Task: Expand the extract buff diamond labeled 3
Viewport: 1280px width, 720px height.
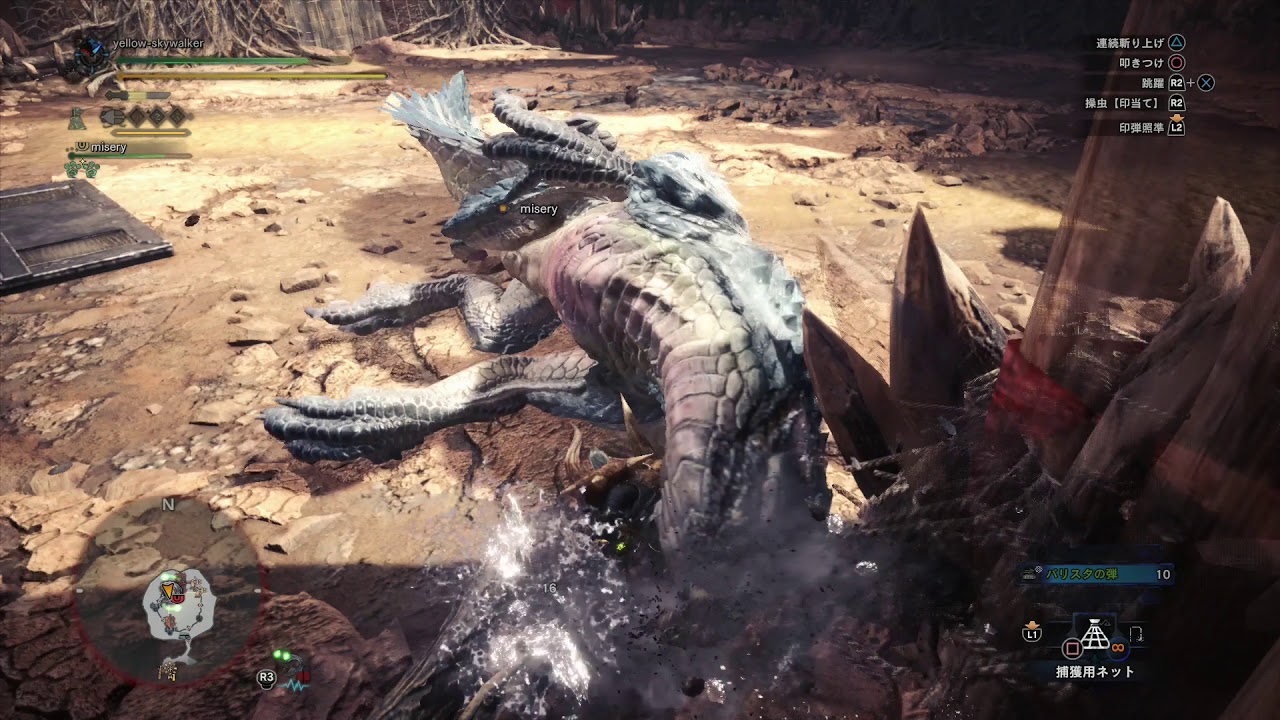Action: [x=177, y=117]
